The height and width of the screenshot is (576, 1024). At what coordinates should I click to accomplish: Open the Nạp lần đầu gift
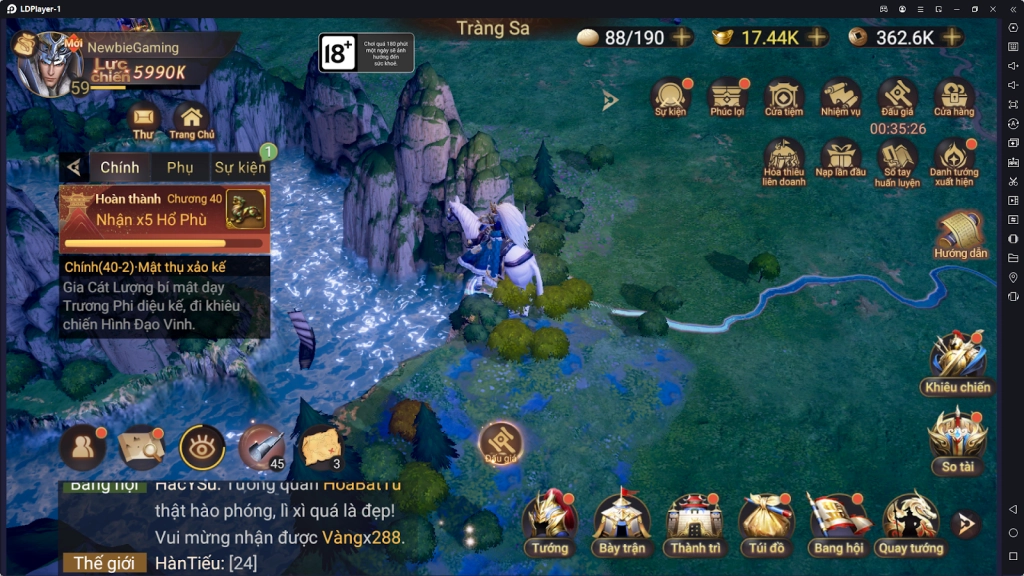pyautogui.click(x=841, y=158)
